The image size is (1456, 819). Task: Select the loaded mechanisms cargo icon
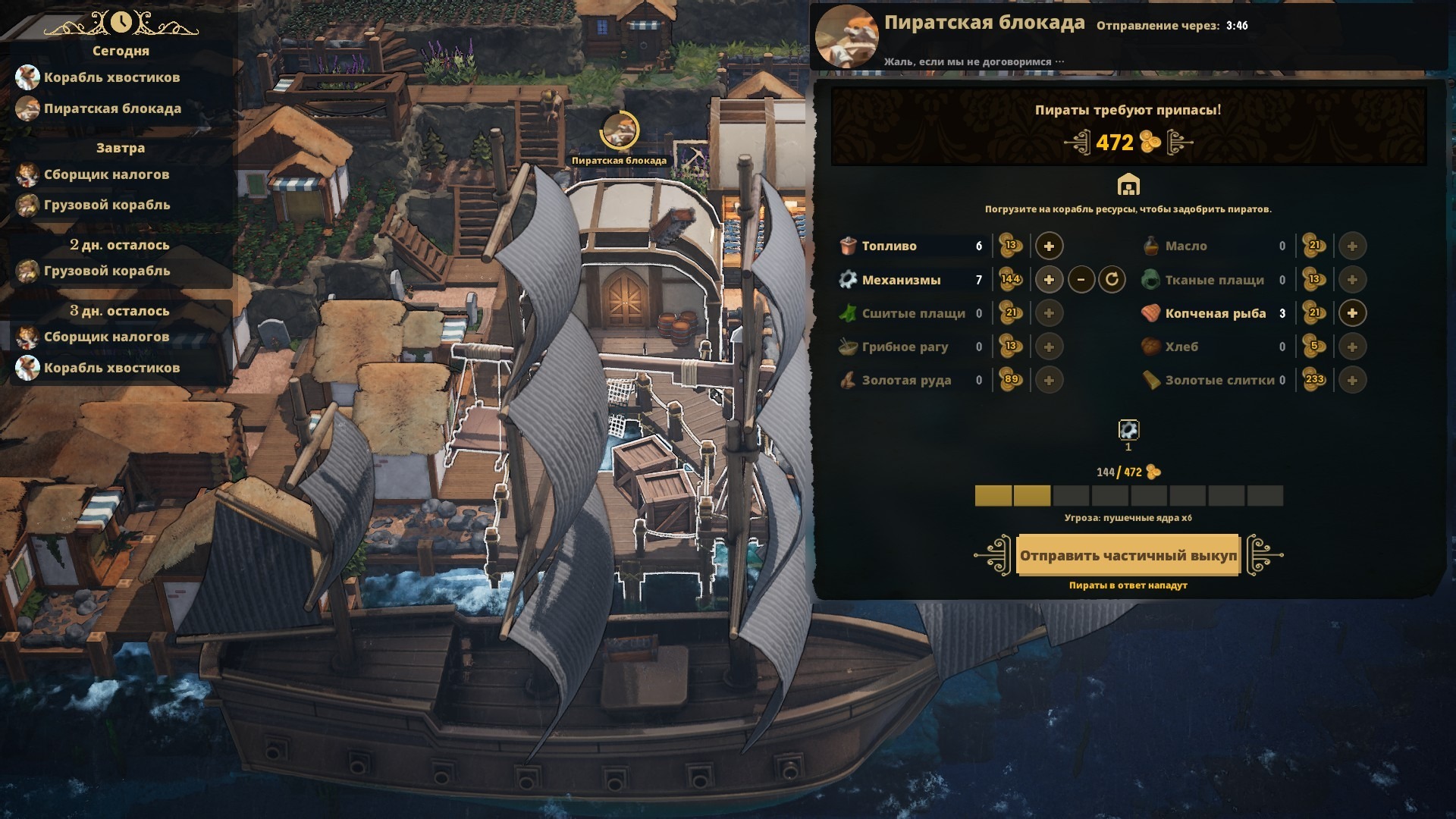1128,431
